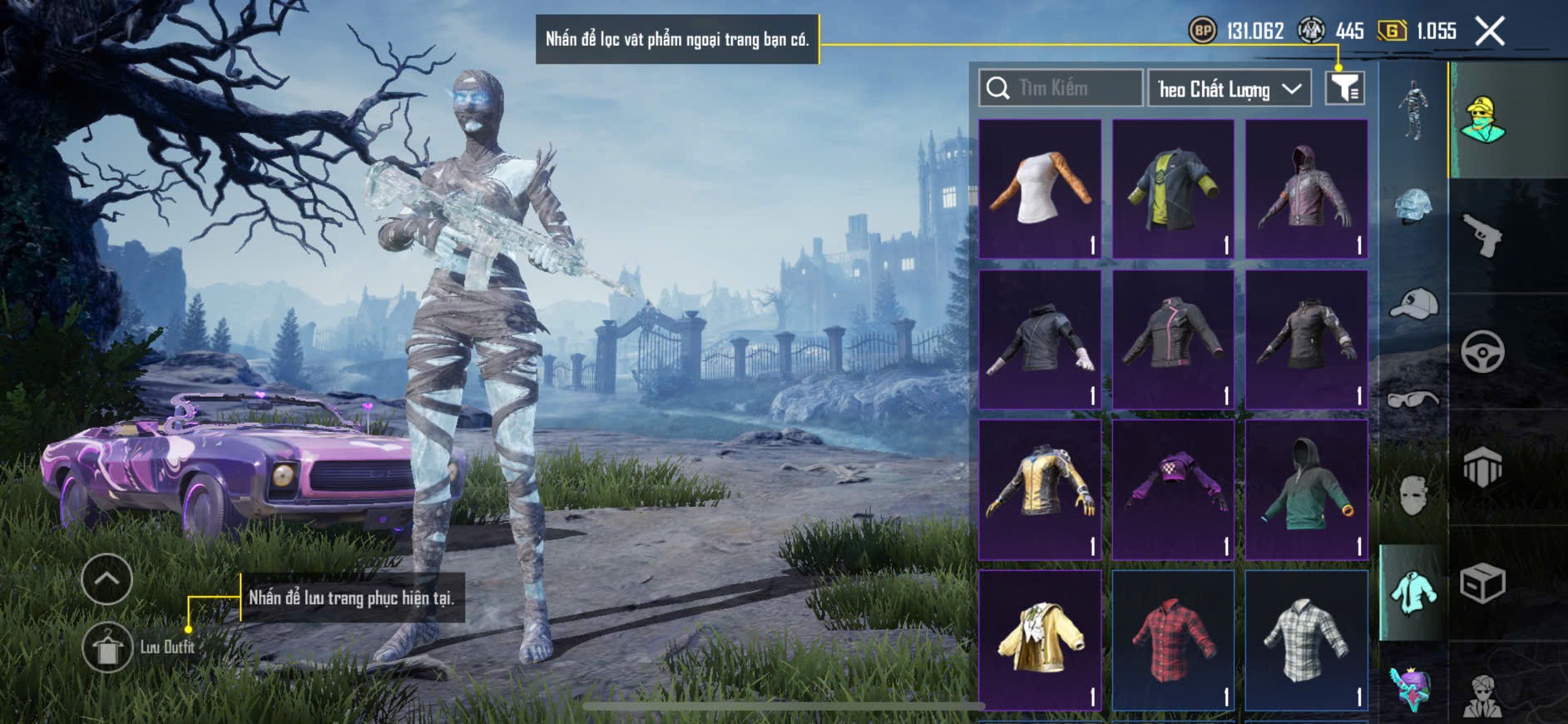Expand the panel with the up-arrow button
The height and width of the screenshot is (724, 1568).
point(107,579)
